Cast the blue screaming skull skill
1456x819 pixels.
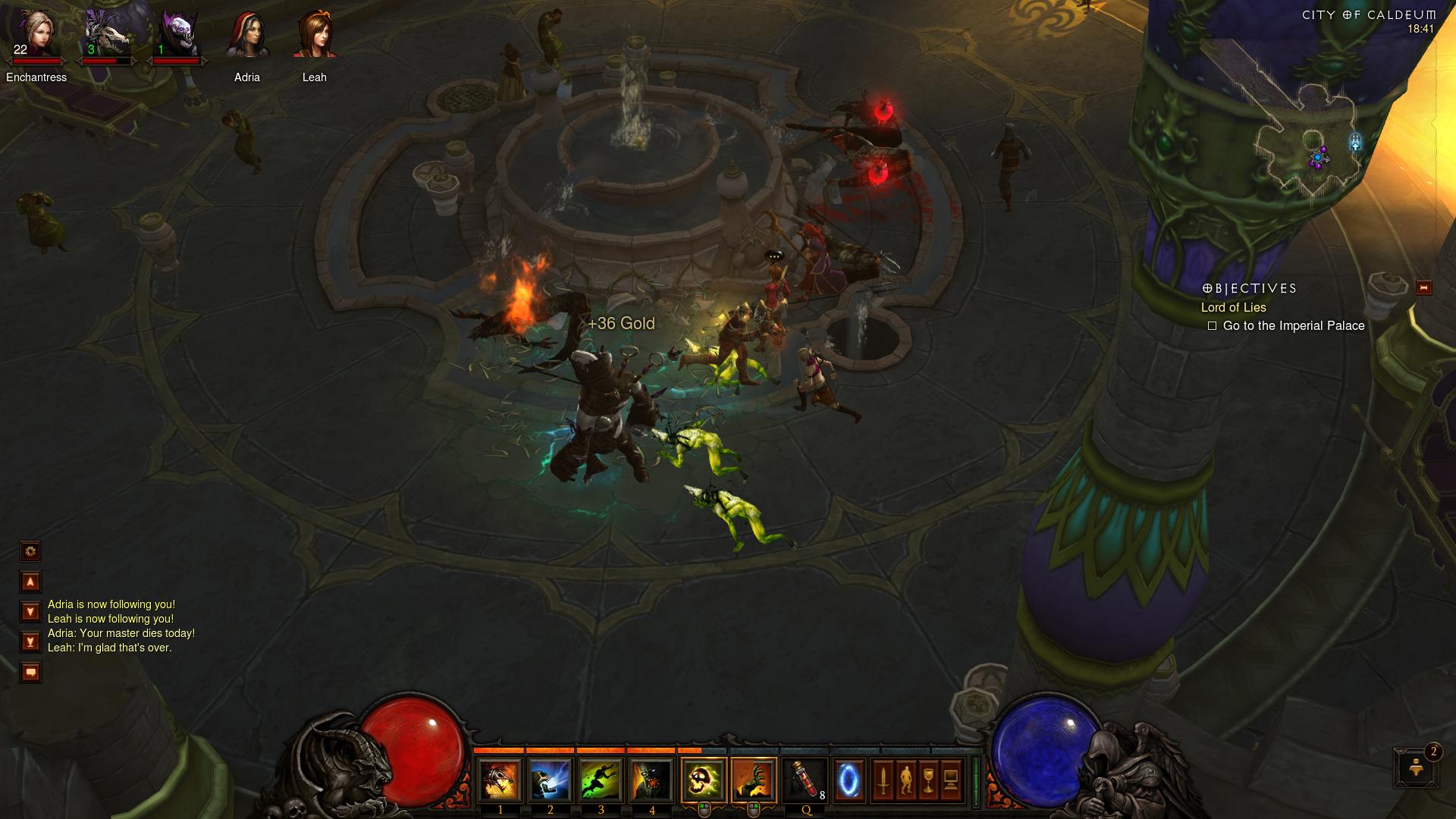pos(551,780)
